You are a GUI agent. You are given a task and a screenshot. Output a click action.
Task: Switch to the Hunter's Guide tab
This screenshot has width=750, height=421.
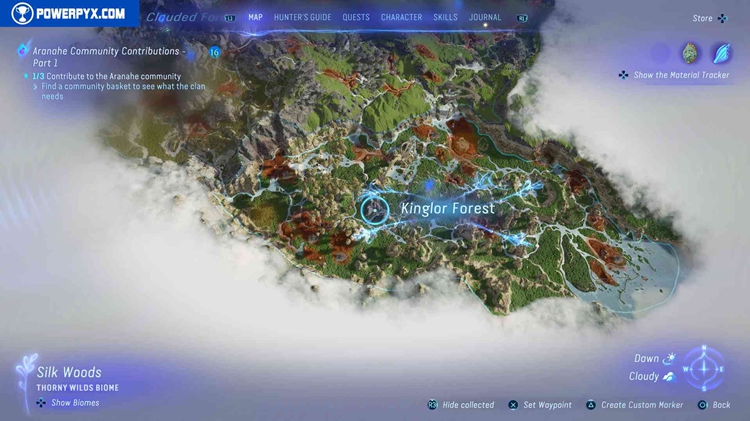pos(302,17)
